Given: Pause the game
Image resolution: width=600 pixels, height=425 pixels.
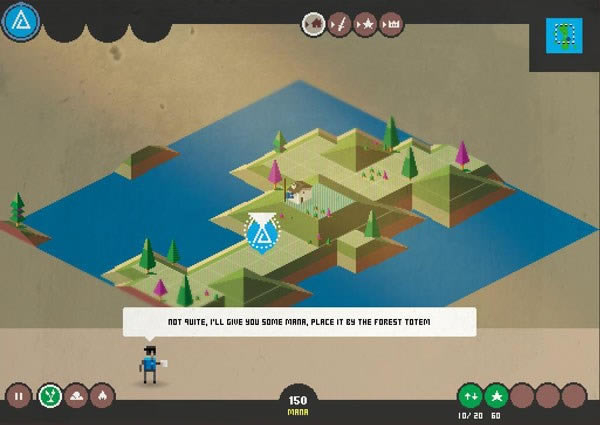Looking at the screenshot, I should point(18,396).
